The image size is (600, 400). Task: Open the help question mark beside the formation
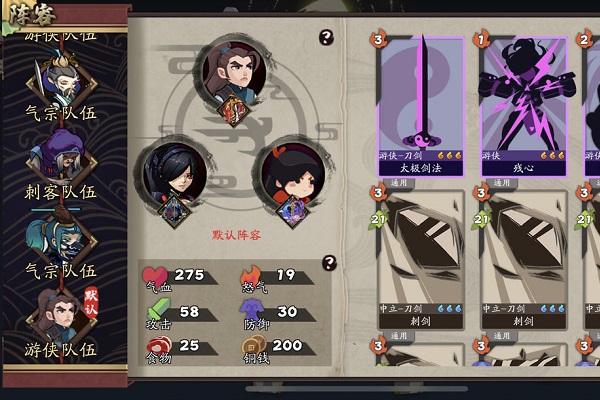click(x=325, y=38)
